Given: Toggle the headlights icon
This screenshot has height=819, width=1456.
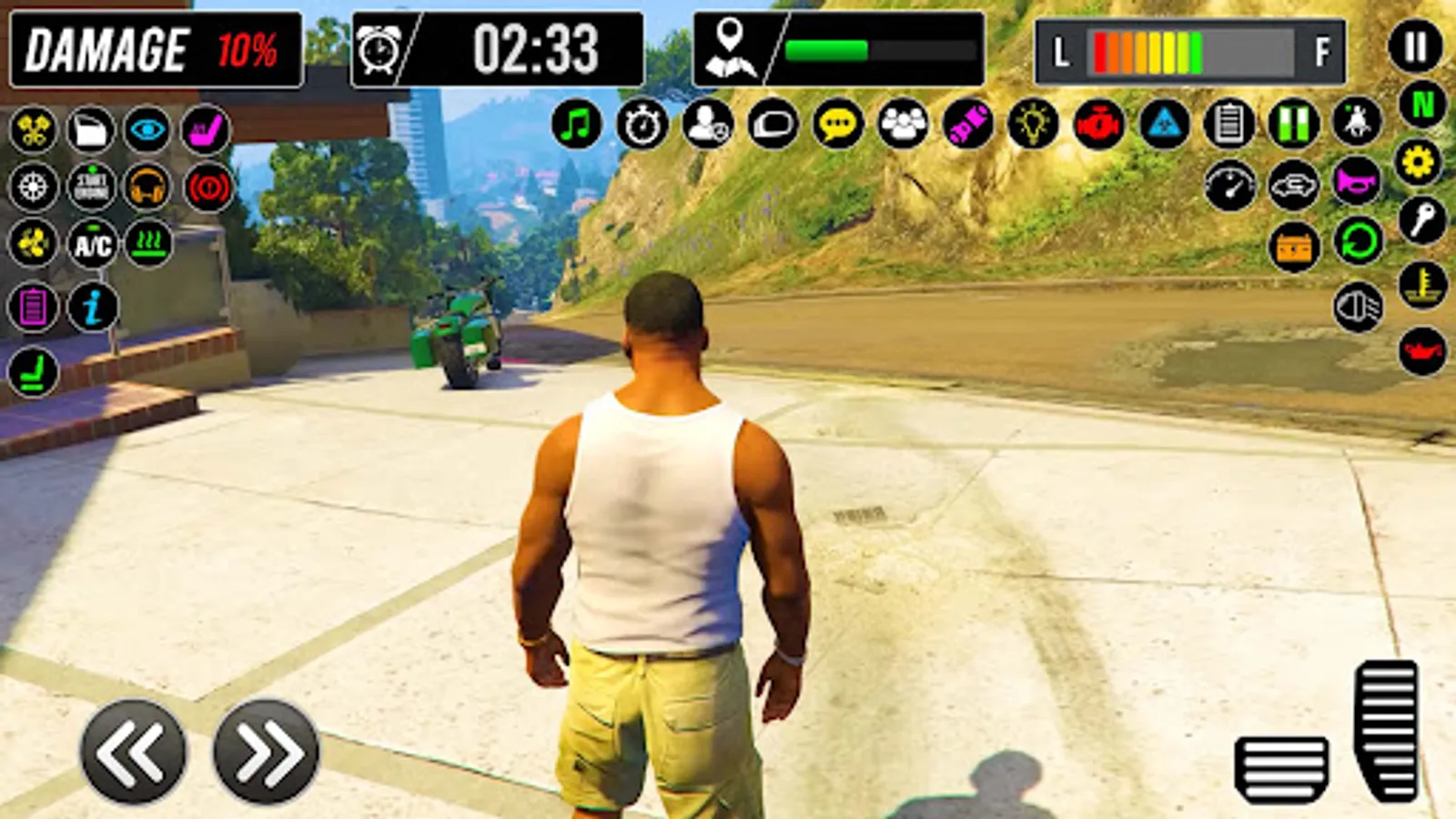Looking at the screenshot, I should click(1358, 308).
